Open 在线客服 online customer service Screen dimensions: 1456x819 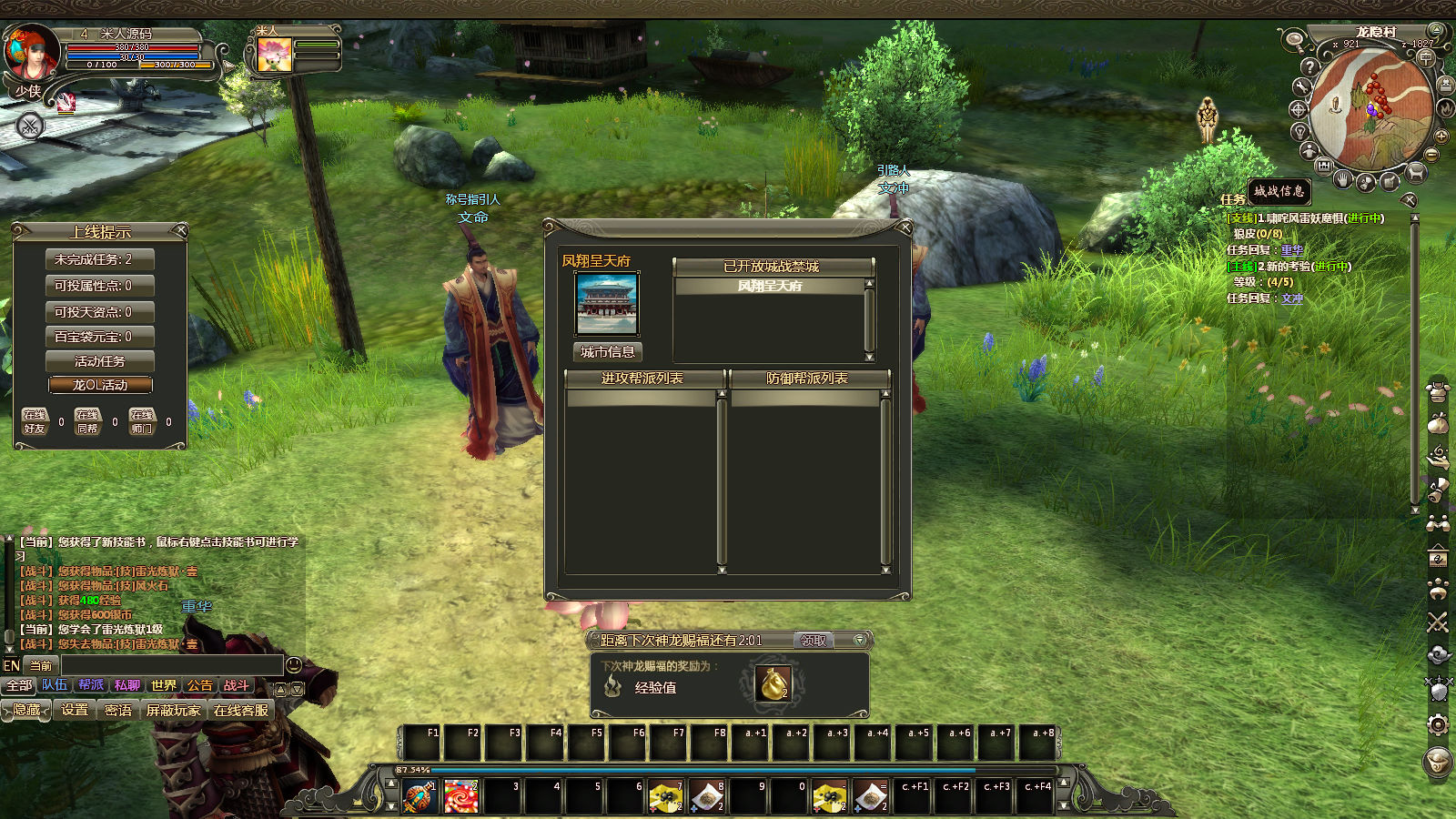(x=241, y=710)
